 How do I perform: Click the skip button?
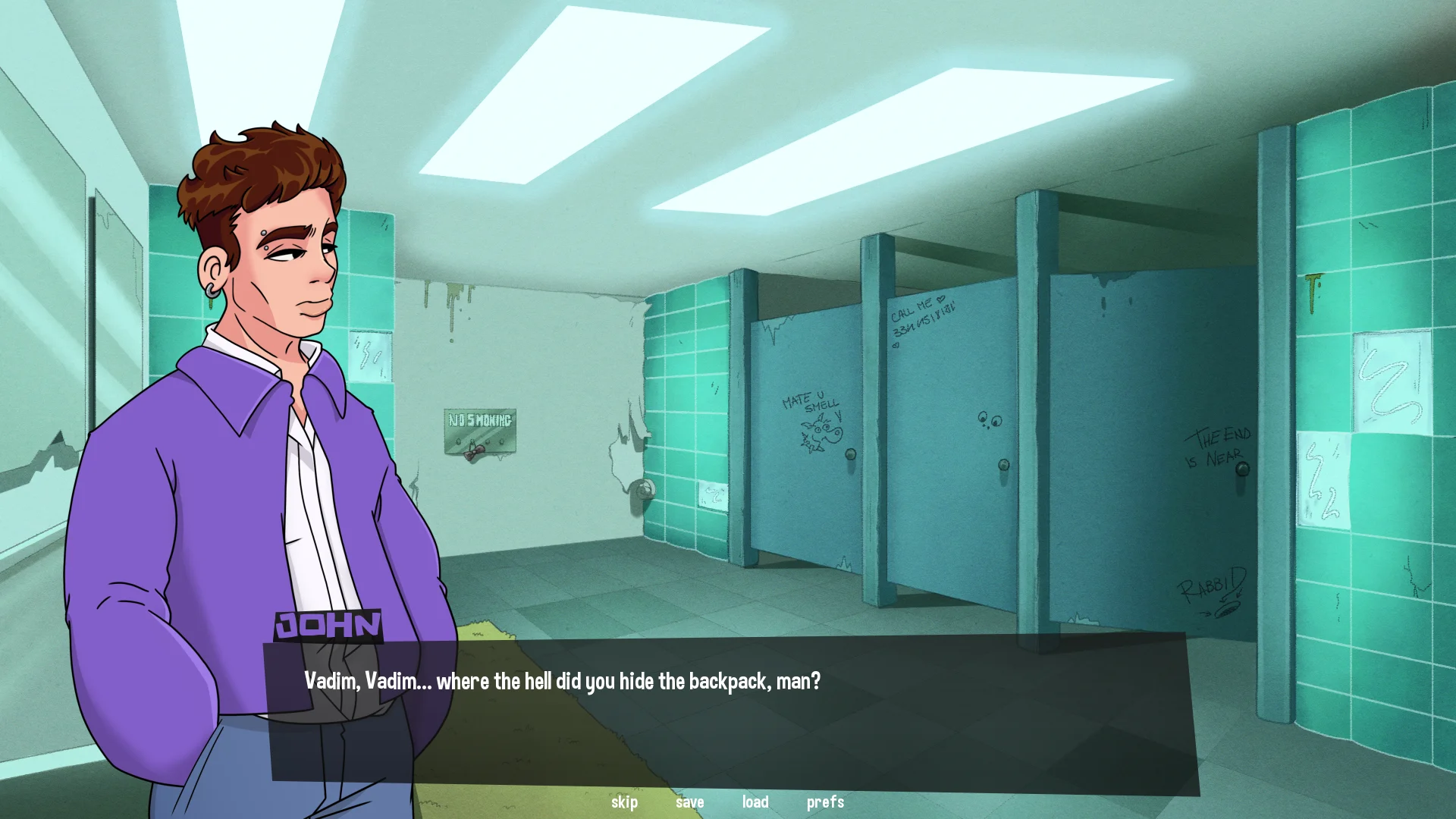point(624,802)
